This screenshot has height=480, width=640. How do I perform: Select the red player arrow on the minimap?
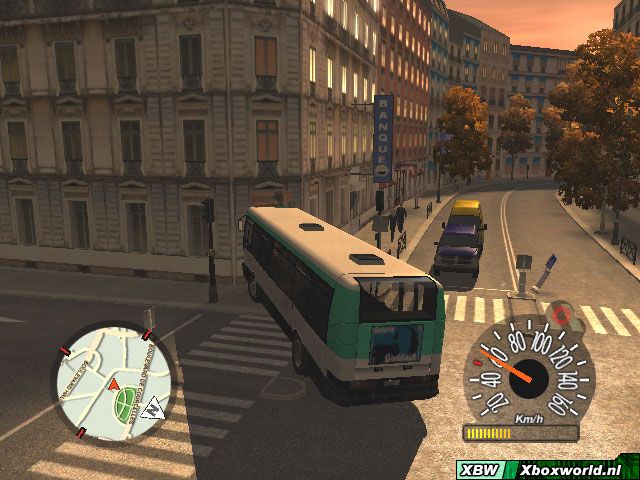(x=114, y=383)
